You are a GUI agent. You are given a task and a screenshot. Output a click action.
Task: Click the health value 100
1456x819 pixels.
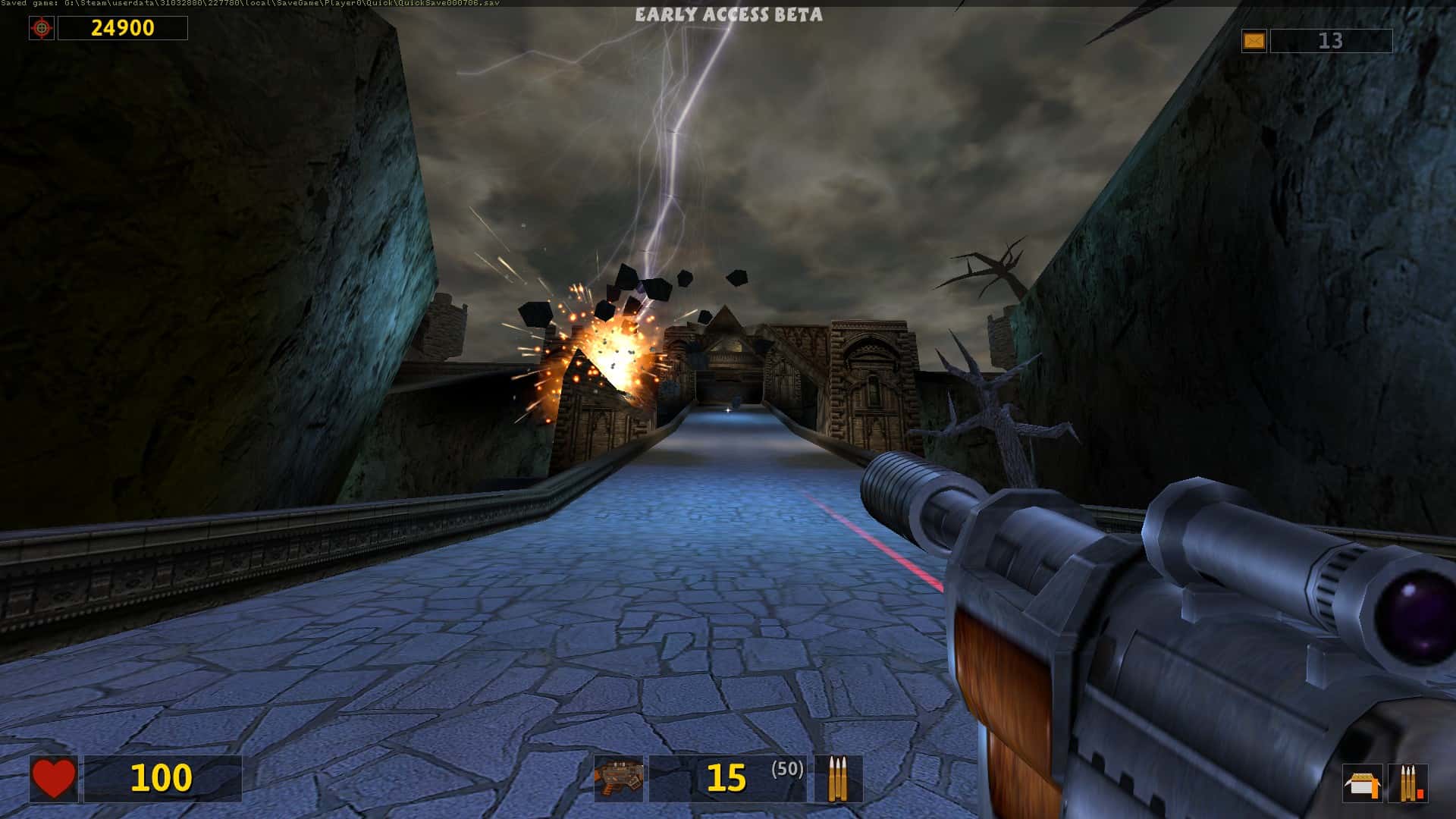[x=161, y=777]
